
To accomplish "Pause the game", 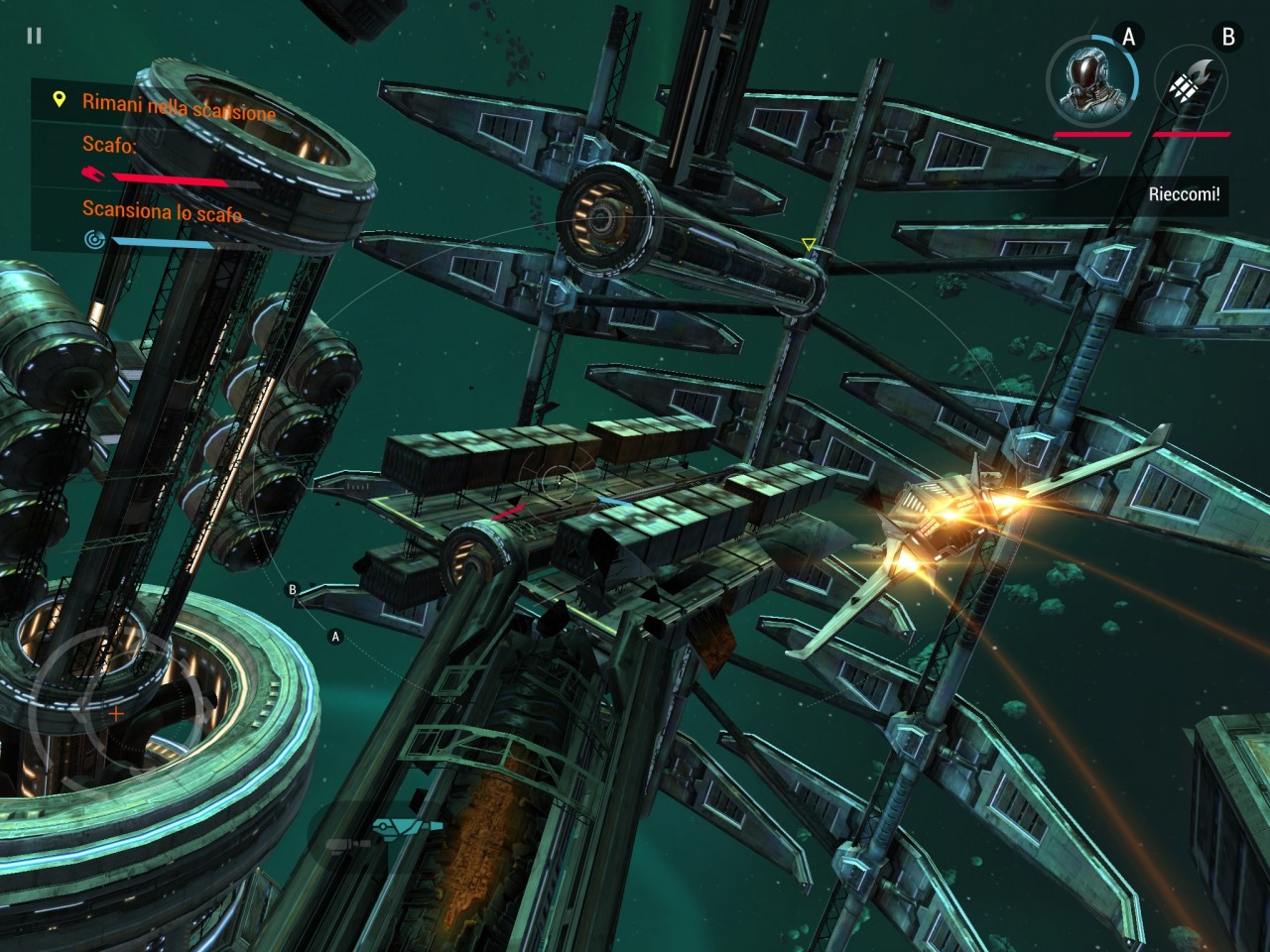I will click(35, 36).
